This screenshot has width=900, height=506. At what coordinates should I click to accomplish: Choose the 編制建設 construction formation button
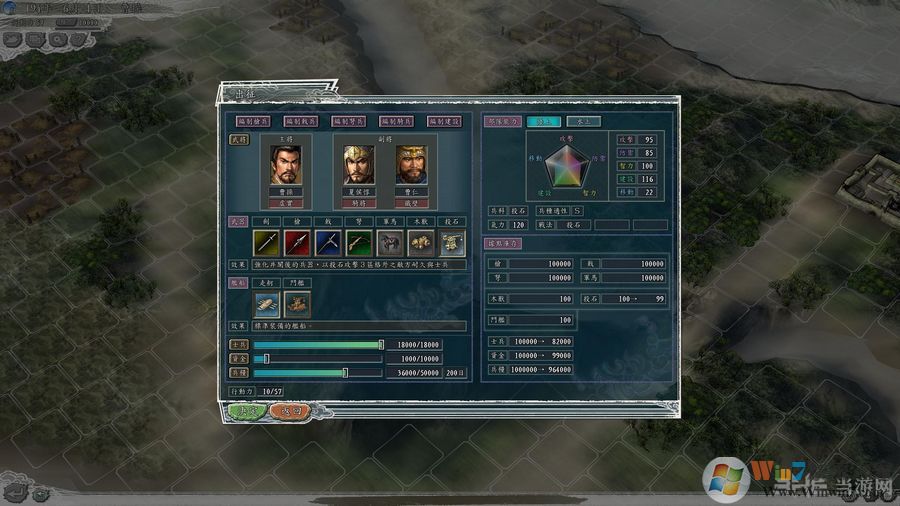[x=446, y=121]
